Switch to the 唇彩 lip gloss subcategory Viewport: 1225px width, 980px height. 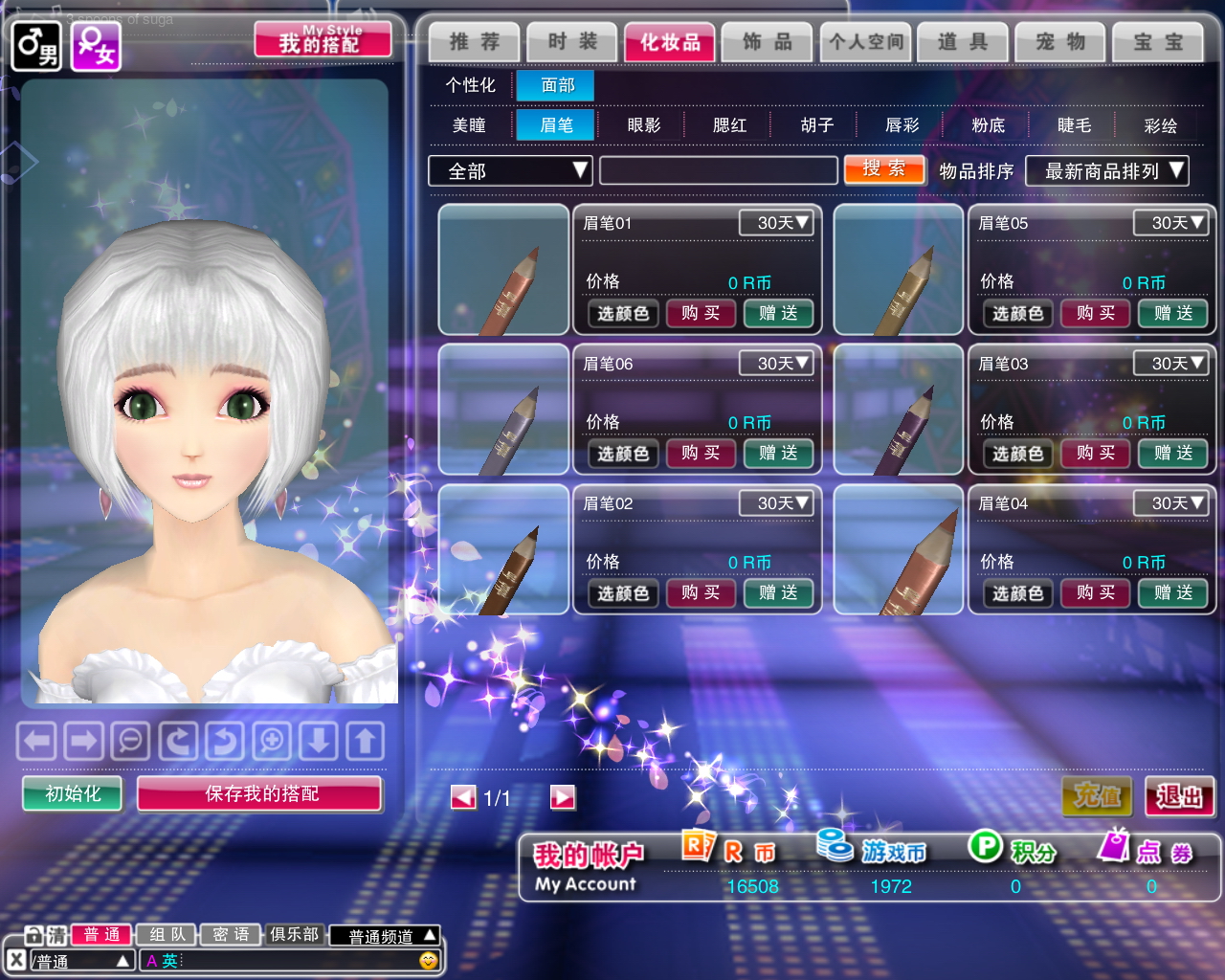pyautogui.click(x=902, y=125)
